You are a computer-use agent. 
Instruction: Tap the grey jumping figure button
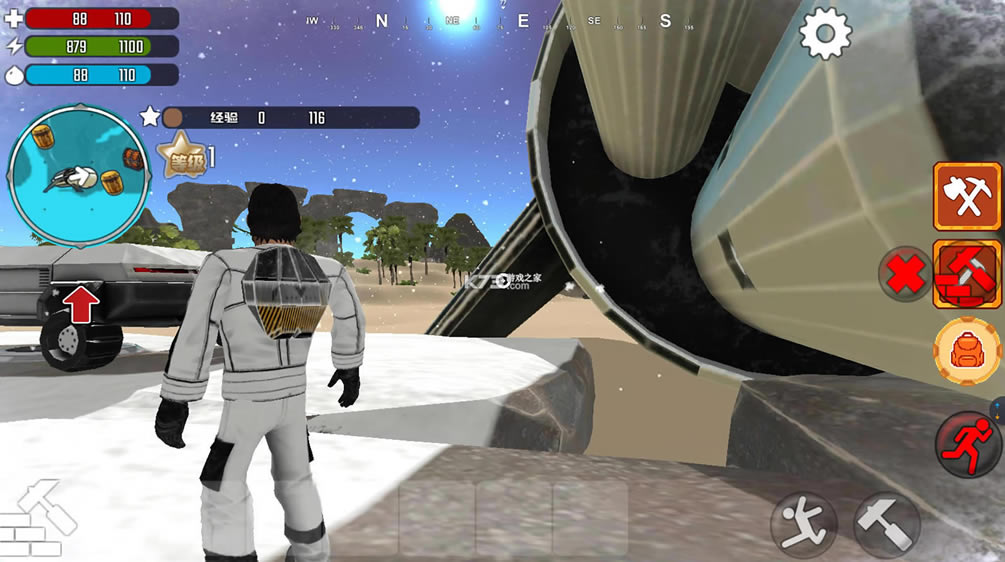click(803, 524)
